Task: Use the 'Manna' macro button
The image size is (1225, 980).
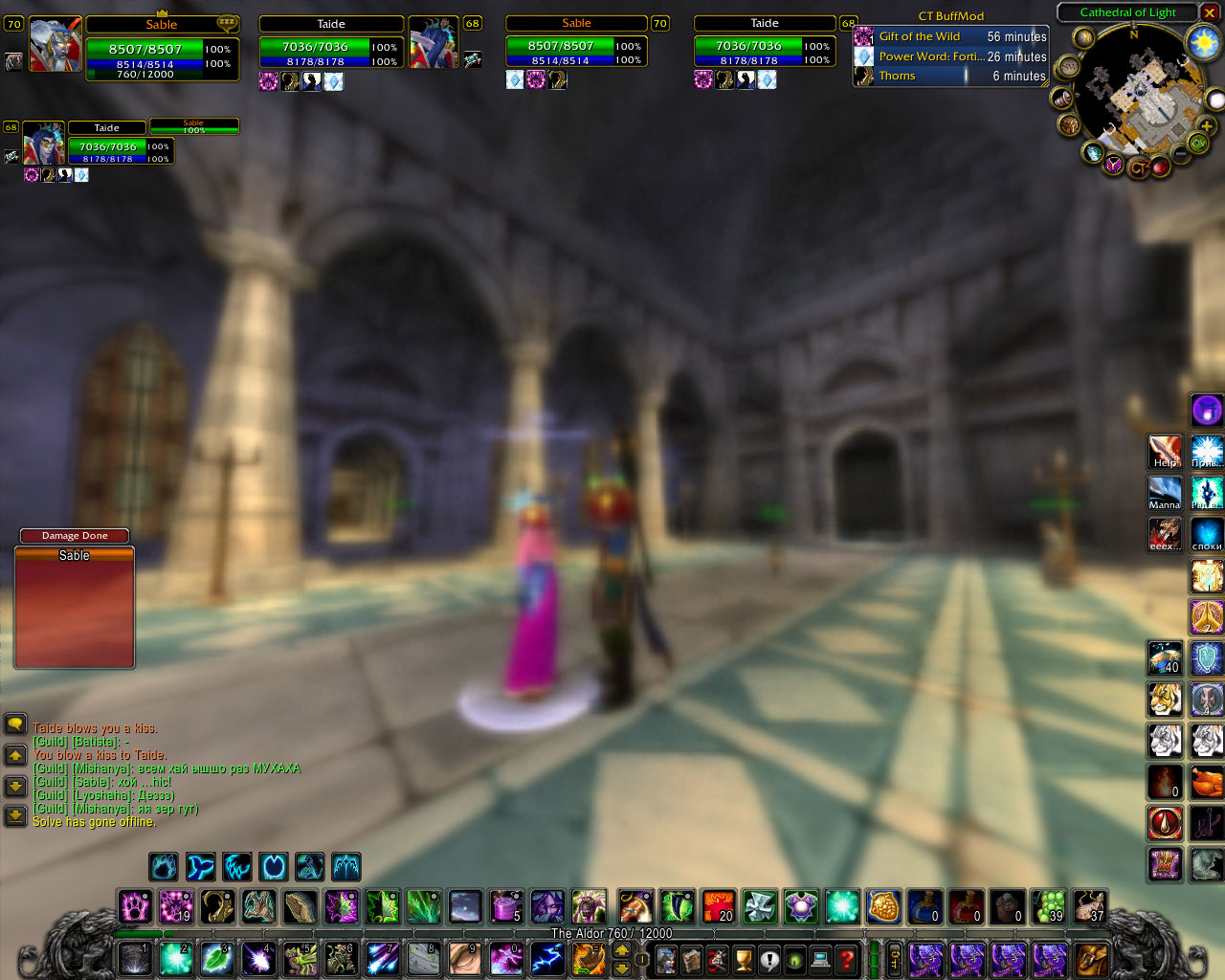Action: click(x=1165, y=493)
